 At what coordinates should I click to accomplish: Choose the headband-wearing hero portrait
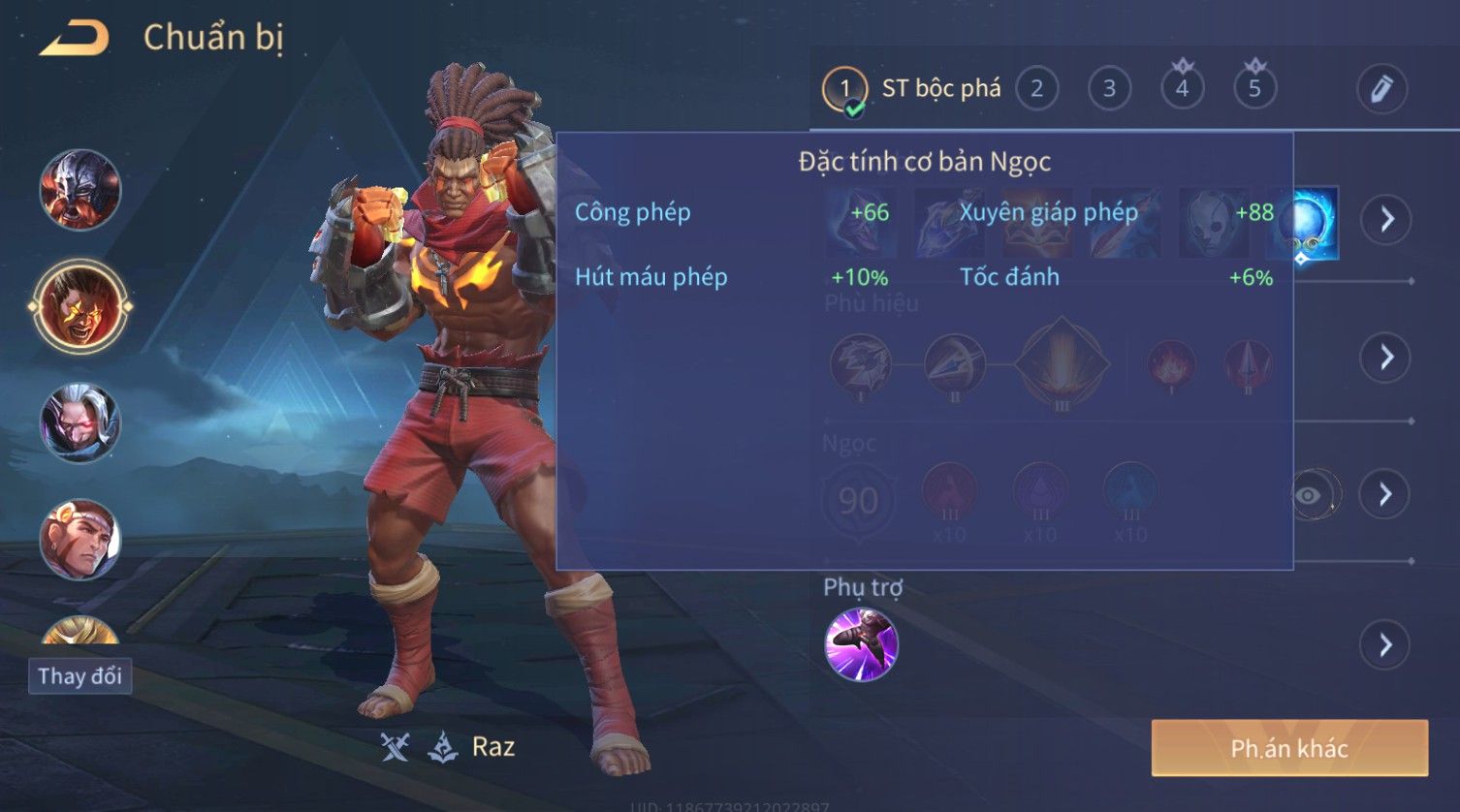tap(80, 539)
